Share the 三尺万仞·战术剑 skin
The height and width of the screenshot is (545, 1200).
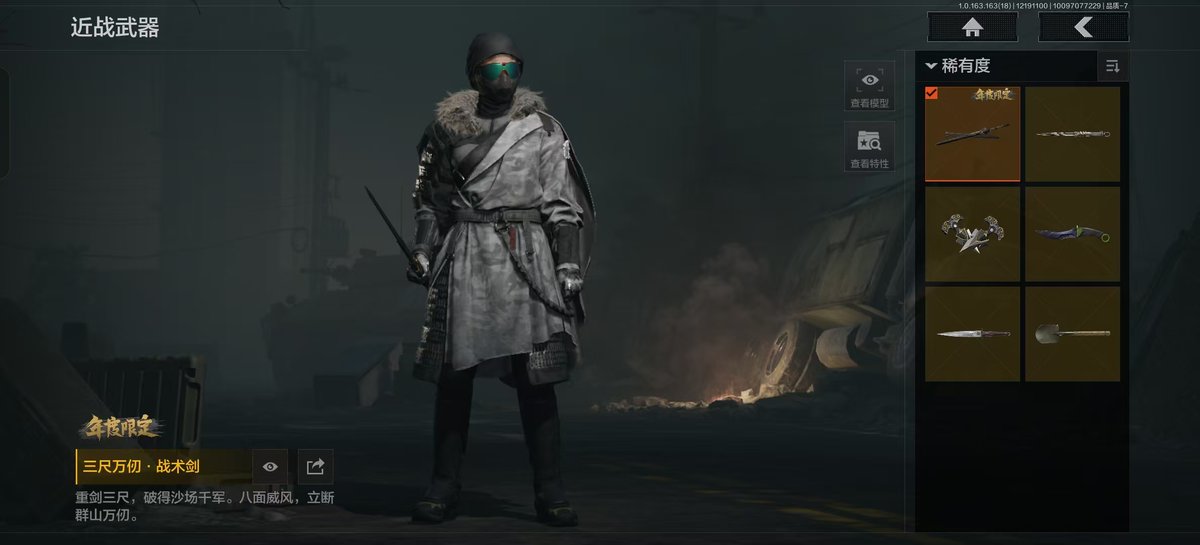(x=315, y=466)
